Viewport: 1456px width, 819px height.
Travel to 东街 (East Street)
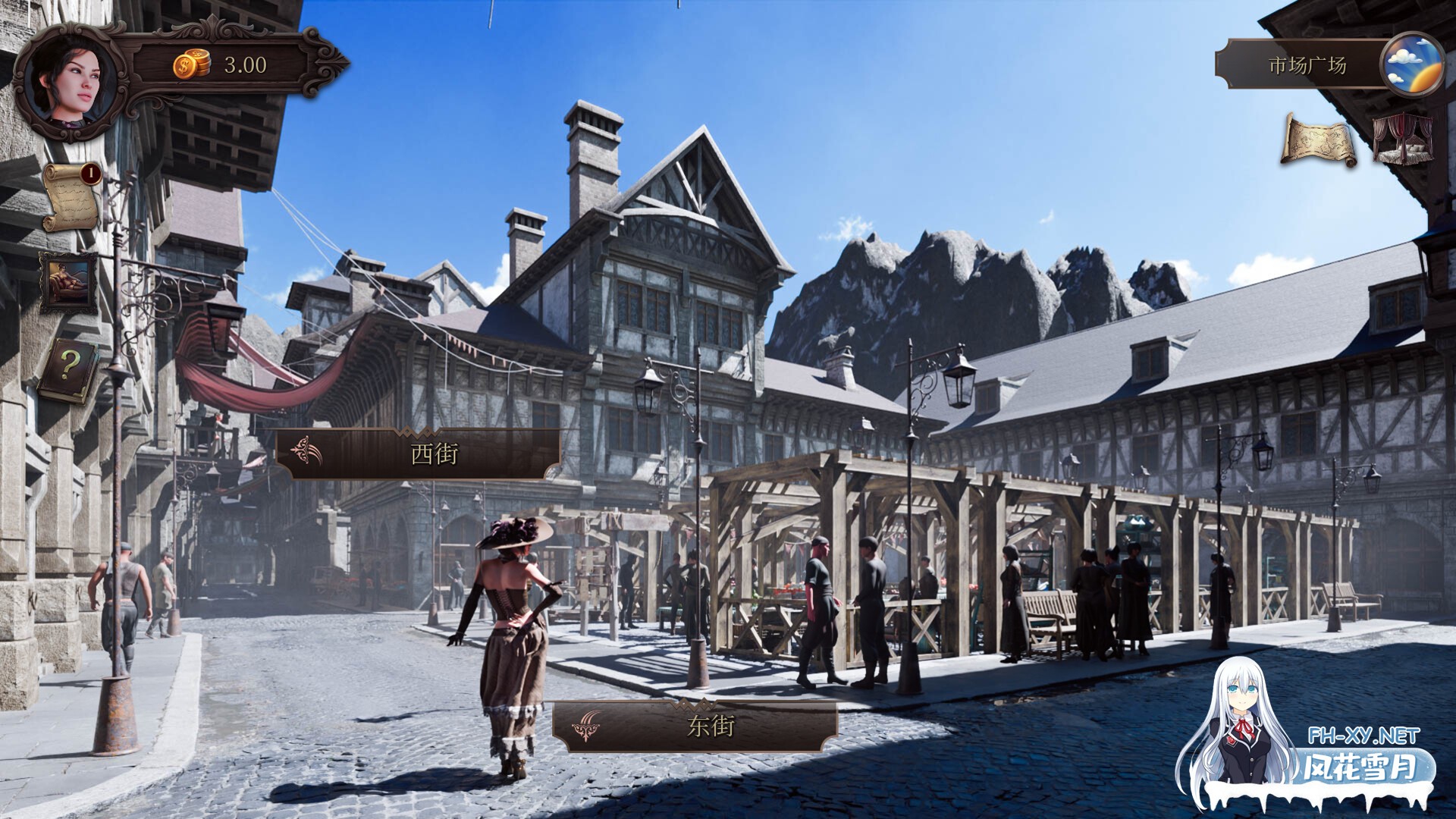696,726
